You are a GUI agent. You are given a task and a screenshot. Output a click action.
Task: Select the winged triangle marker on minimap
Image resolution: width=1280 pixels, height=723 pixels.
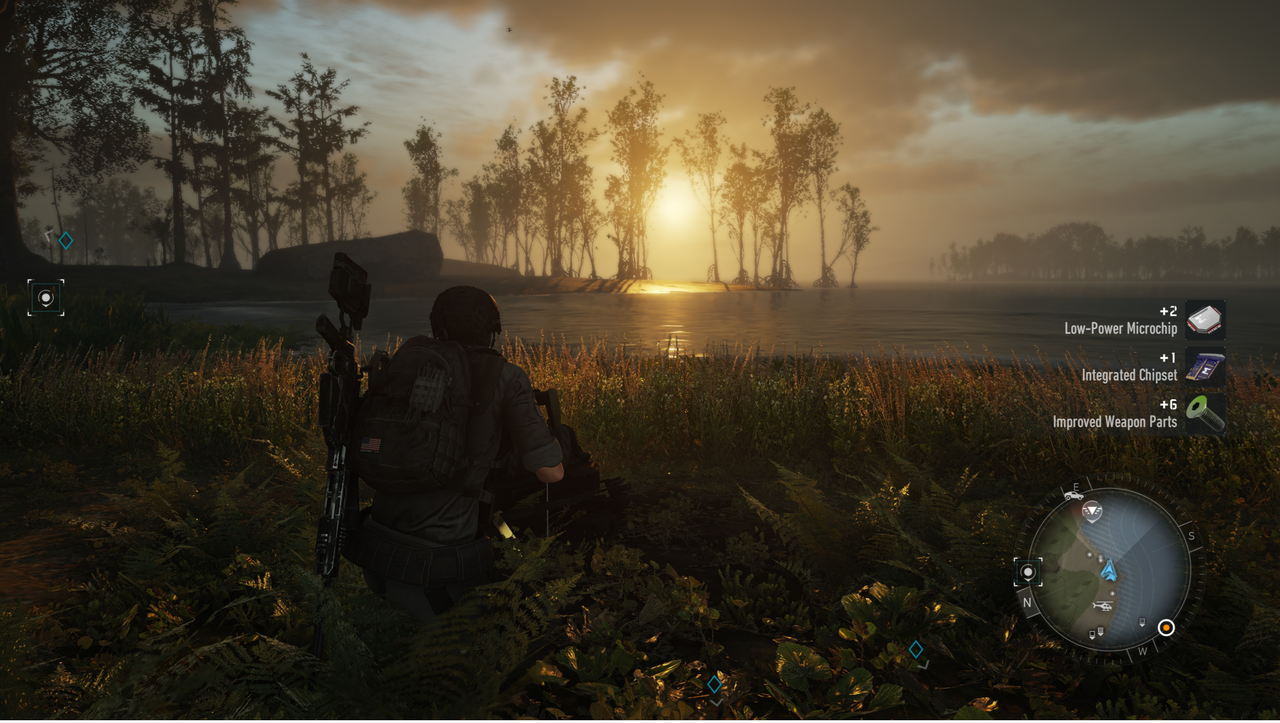pos(1092,510)
